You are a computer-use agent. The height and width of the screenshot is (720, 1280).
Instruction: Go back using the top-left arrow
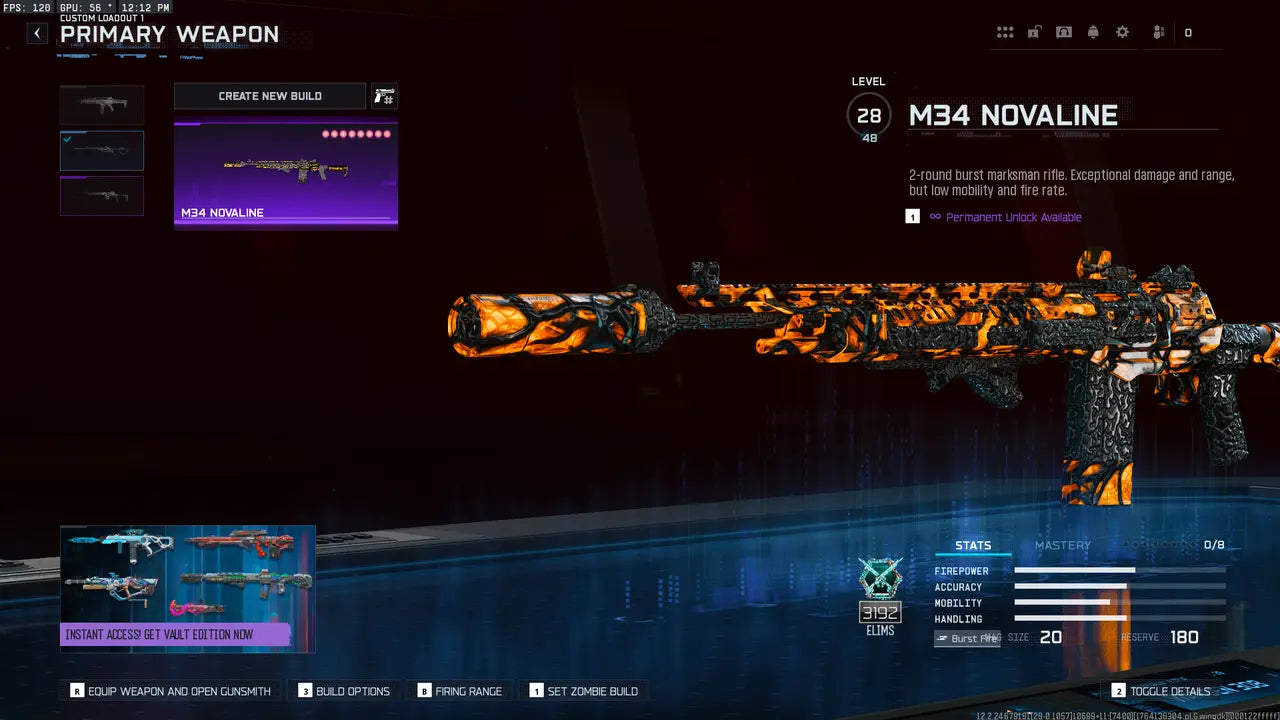click(37, 33)
